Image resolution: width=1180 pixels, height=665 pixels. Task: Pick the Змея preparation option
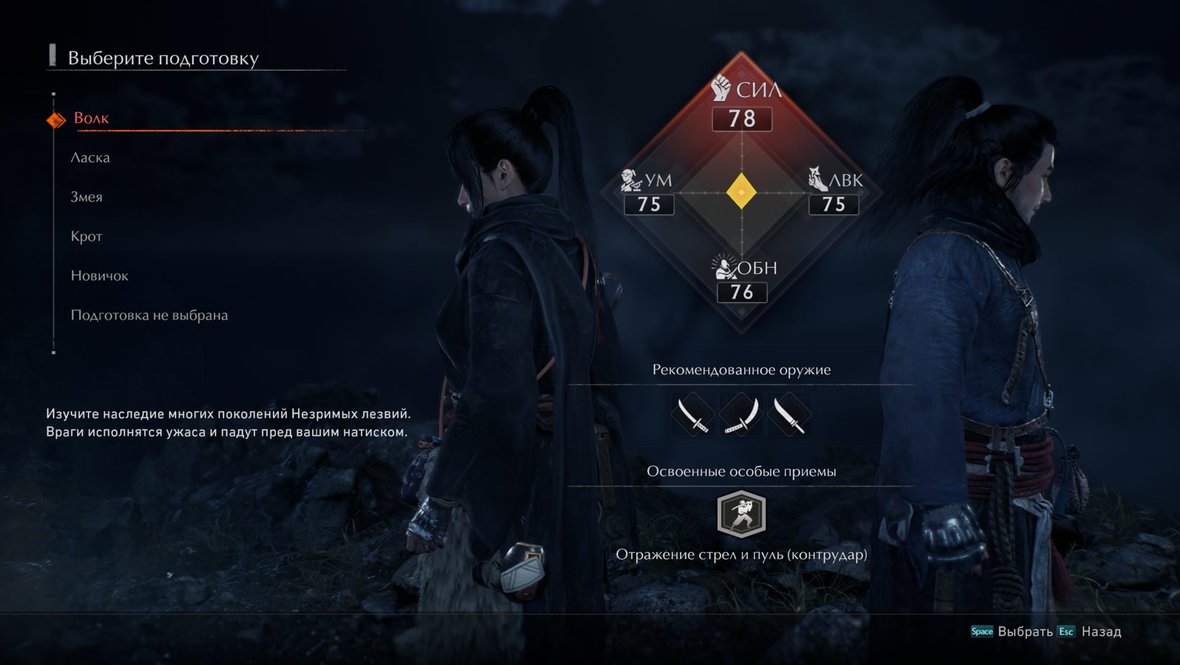[x=86, y=197]
